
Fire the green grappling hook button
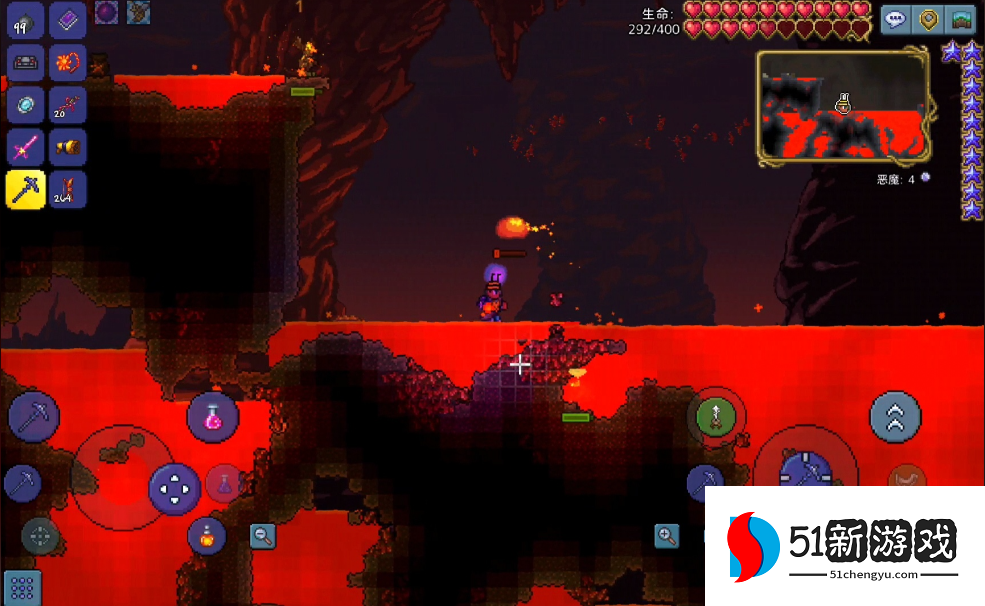pos(716,417)
